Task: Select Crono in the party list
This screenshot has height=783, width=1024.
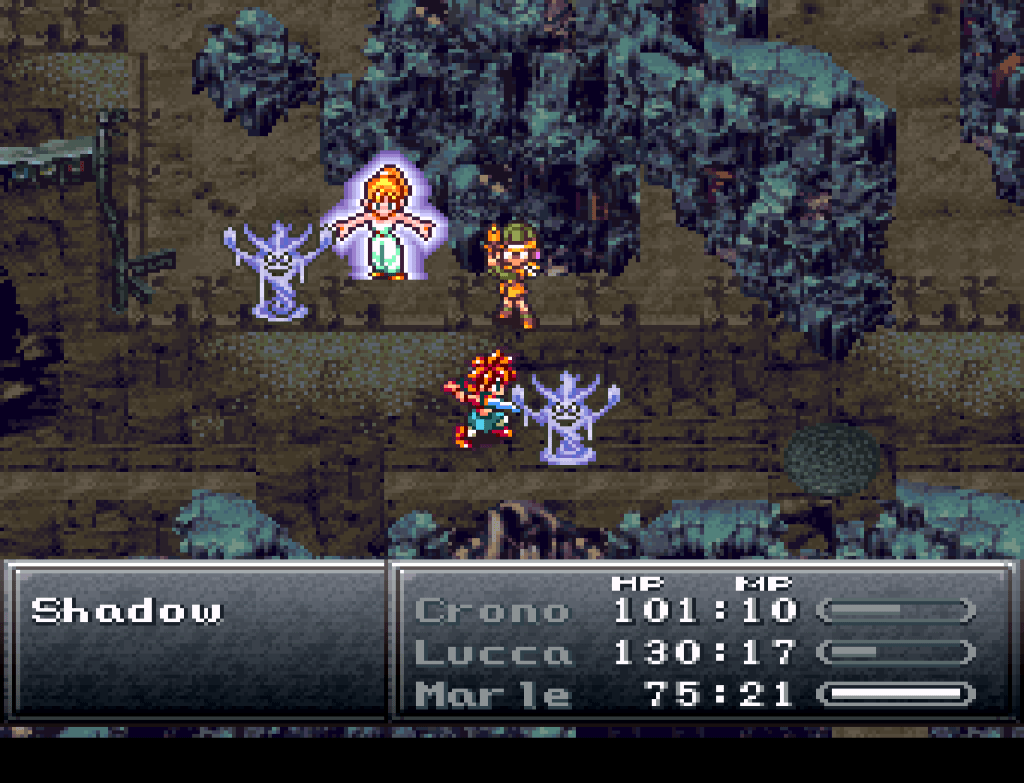Action: point(492,610)
